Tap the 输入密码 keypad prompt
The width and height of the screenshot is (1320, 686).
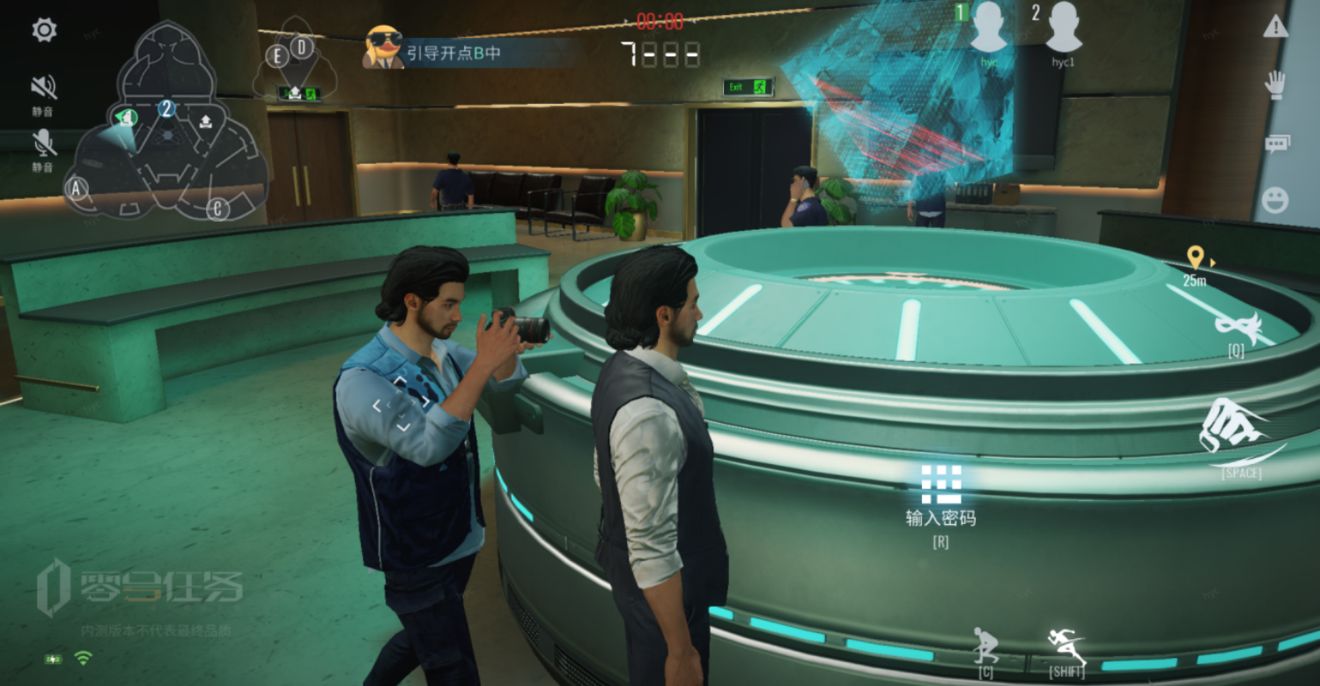941,484
